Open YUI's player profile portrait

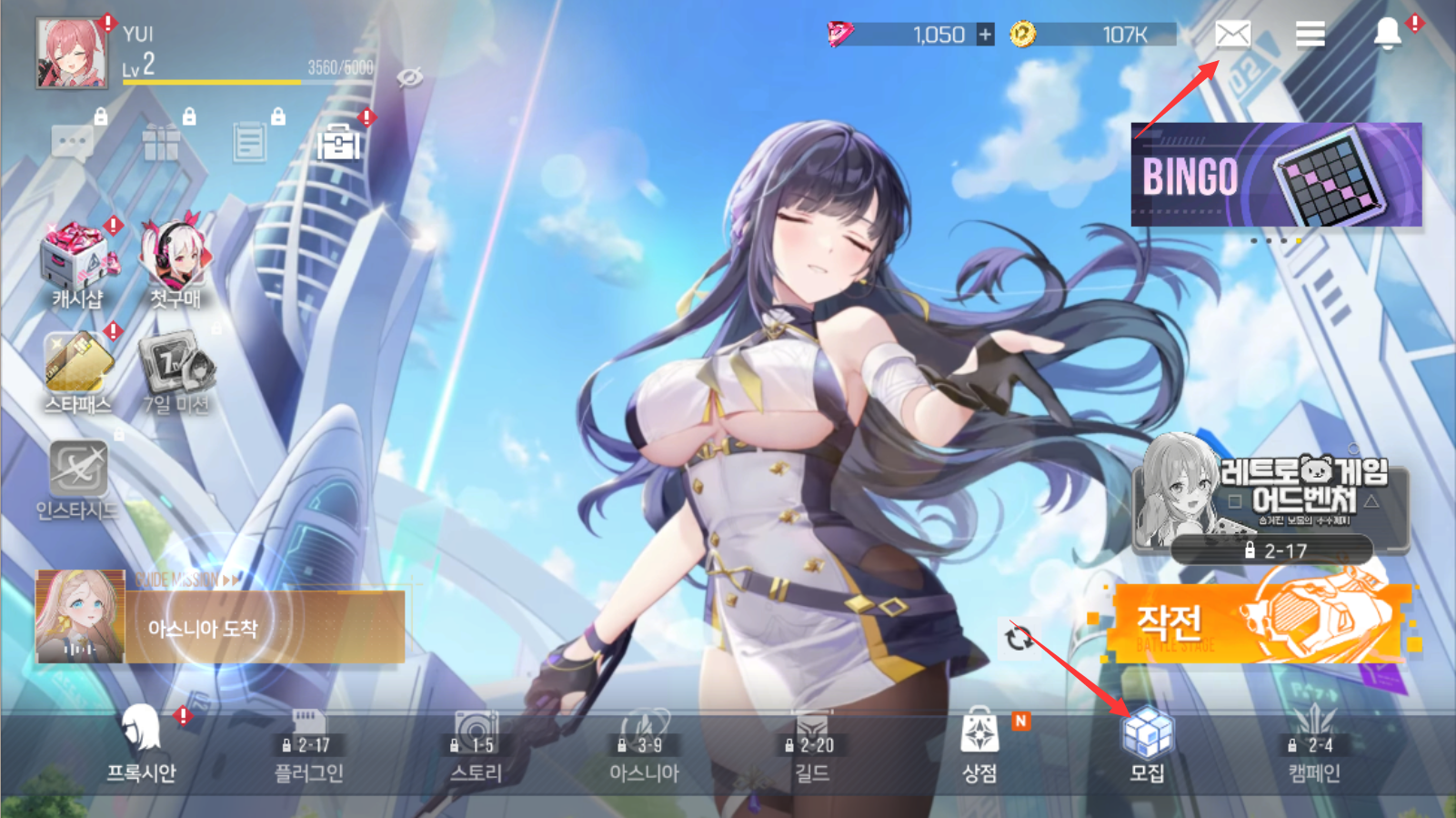tap(72, 55)
